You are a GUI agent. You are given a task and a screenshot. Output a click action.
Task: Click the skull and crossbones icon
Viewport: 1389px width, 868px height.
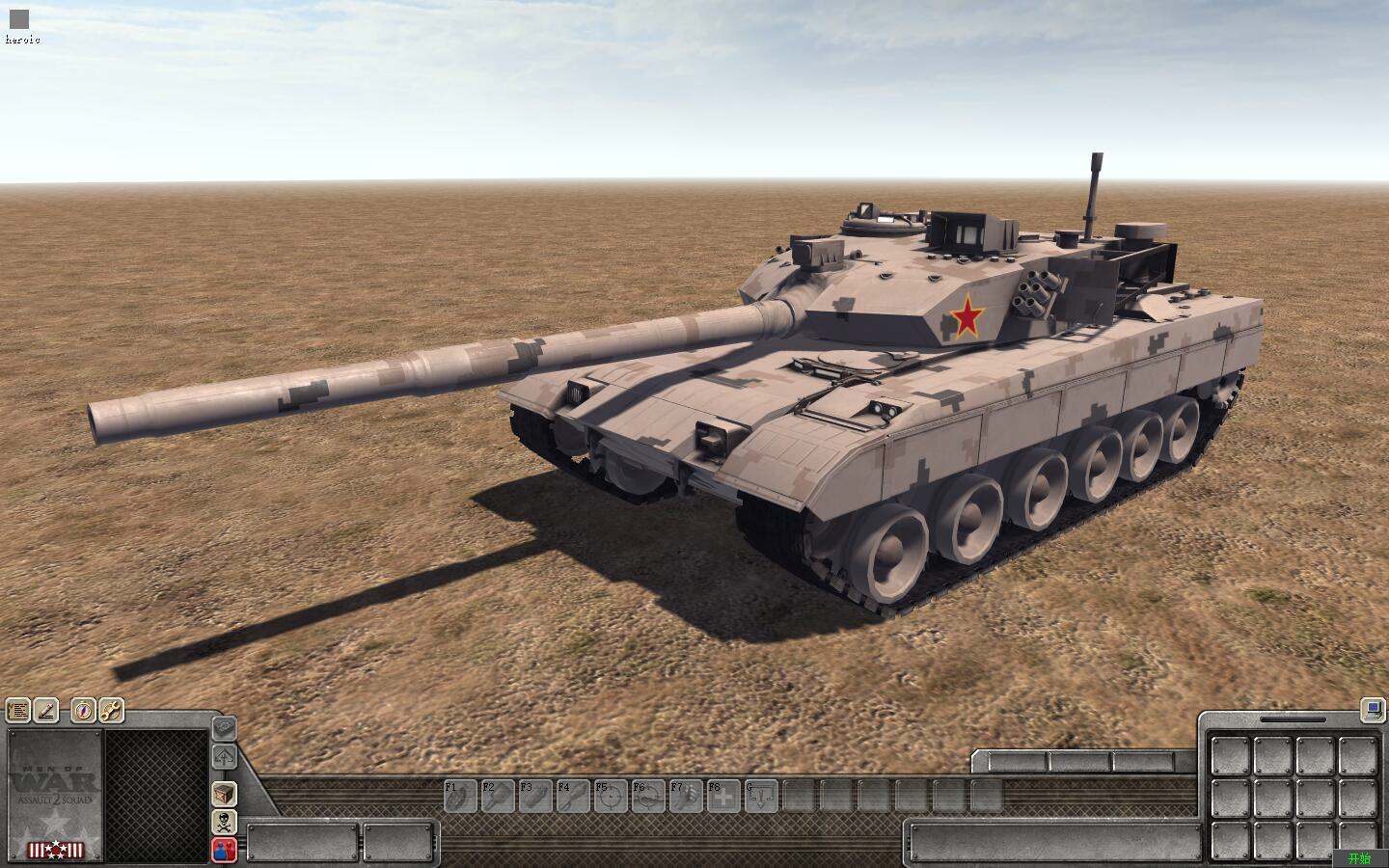click(x=225, y=823)
